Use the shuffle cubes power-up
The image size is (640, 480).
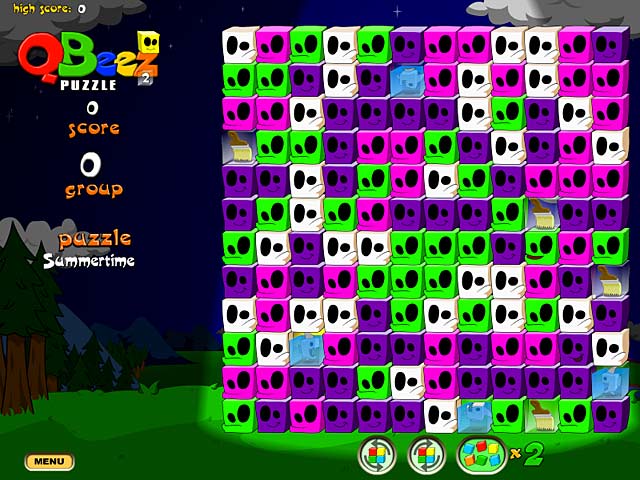pyautogui.click(x=478, y=456)
